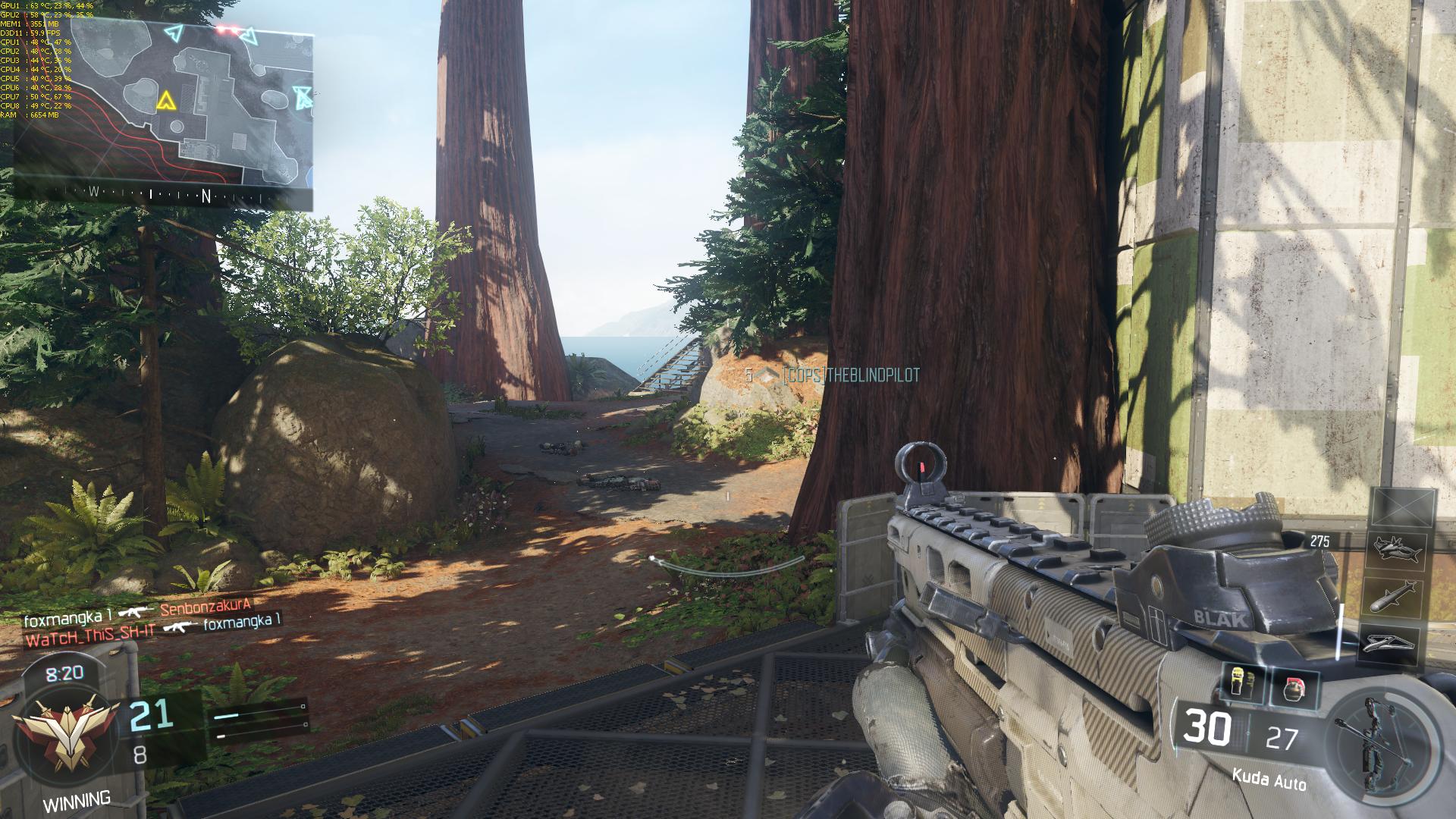Select the missile scorestreak icon
This screenshot has width=1456, height=819.
(1395, 595)
